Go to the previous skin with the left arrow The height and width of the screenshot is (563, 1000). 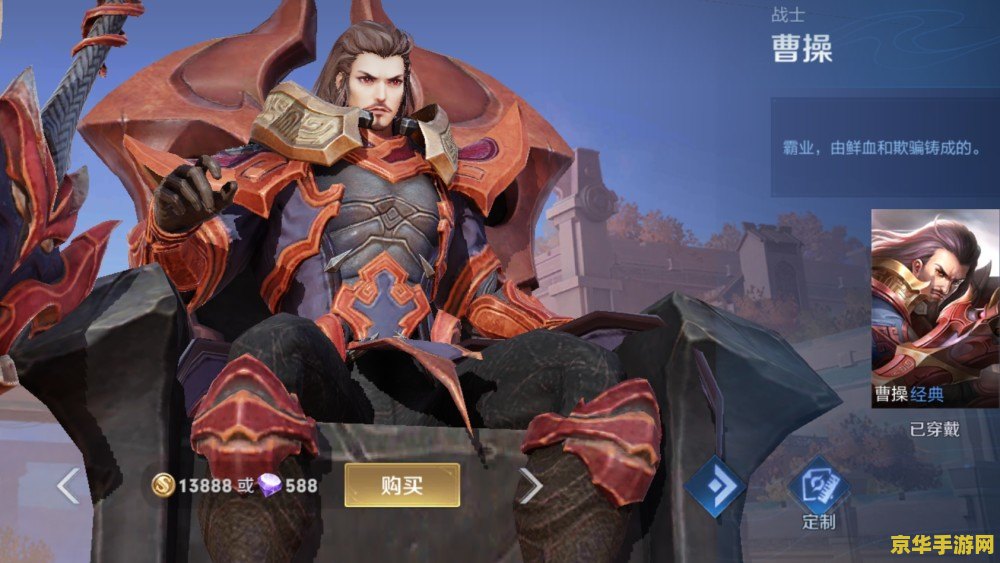[x=68, y=486]
